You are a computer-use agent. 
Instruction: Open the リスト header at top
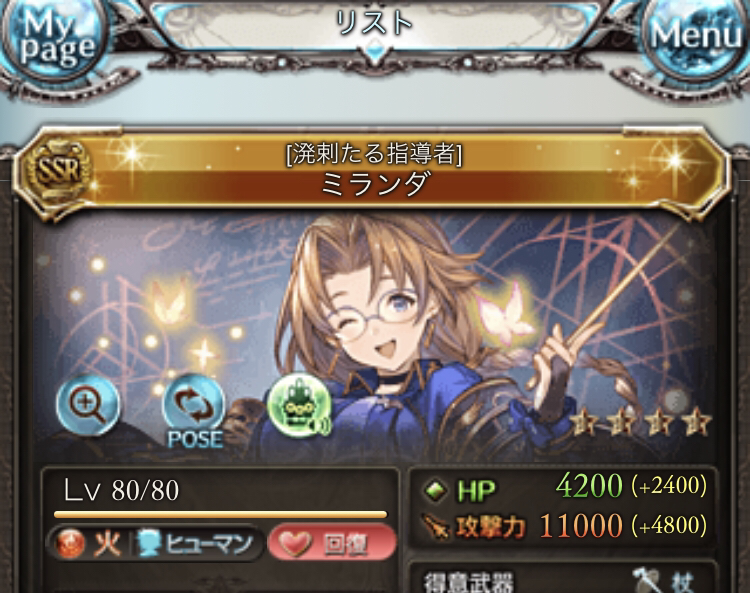tap(374, 26)
